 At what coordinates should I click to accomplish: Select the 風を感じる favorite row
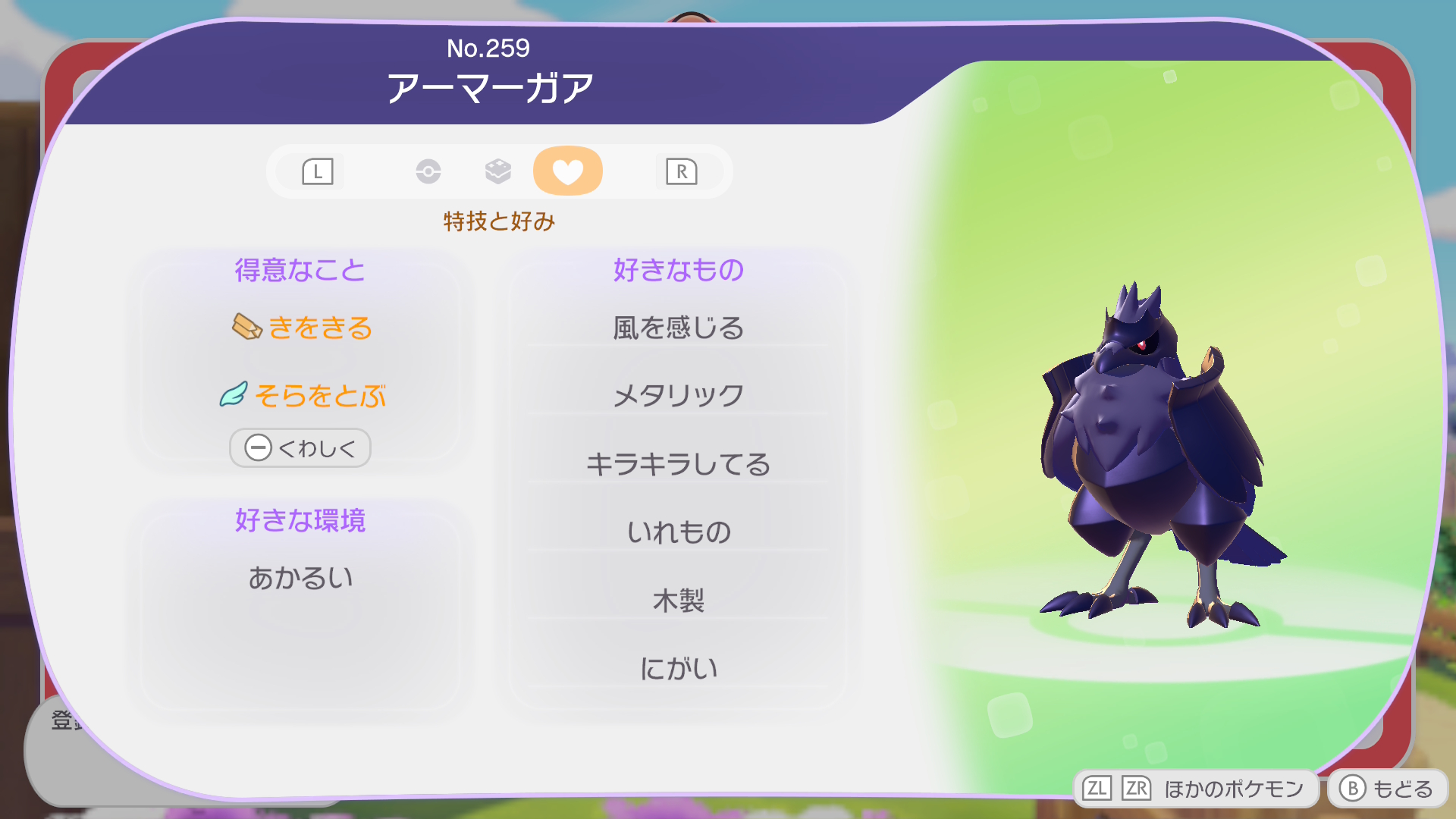[x=678, y=328]
